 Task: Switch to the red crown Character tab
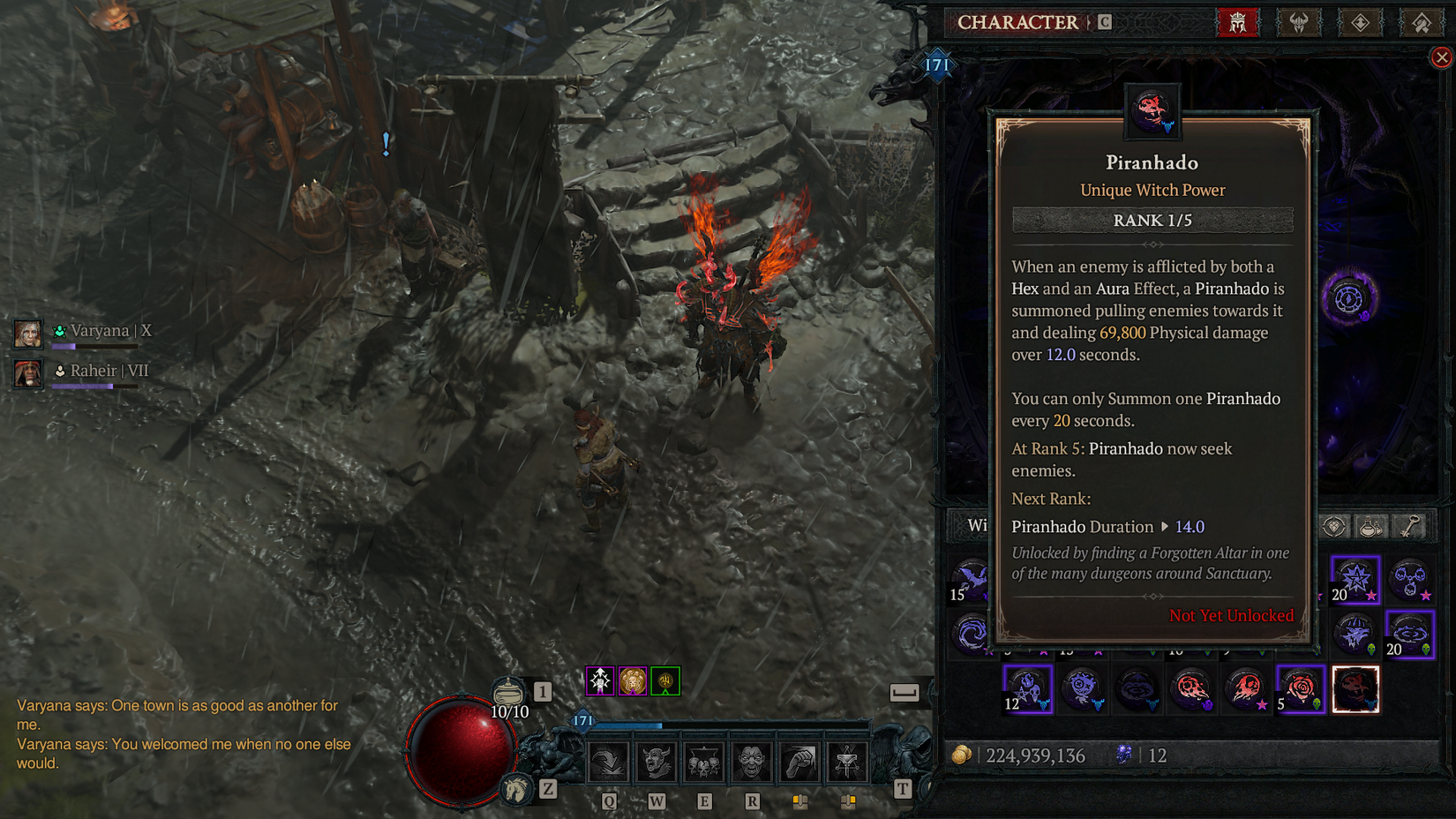click(x=1239, y=22)
